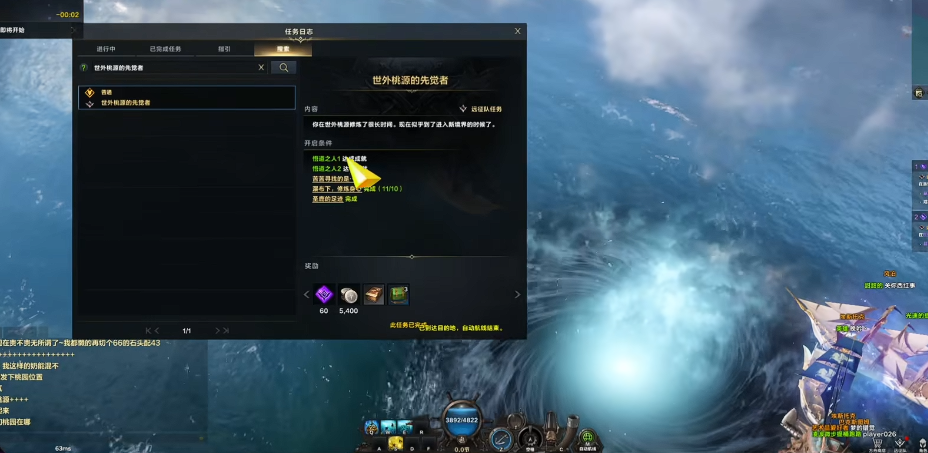Select the green chest reward icon
Viewport: 928px width, 453px height.
(x=398, y=294)
